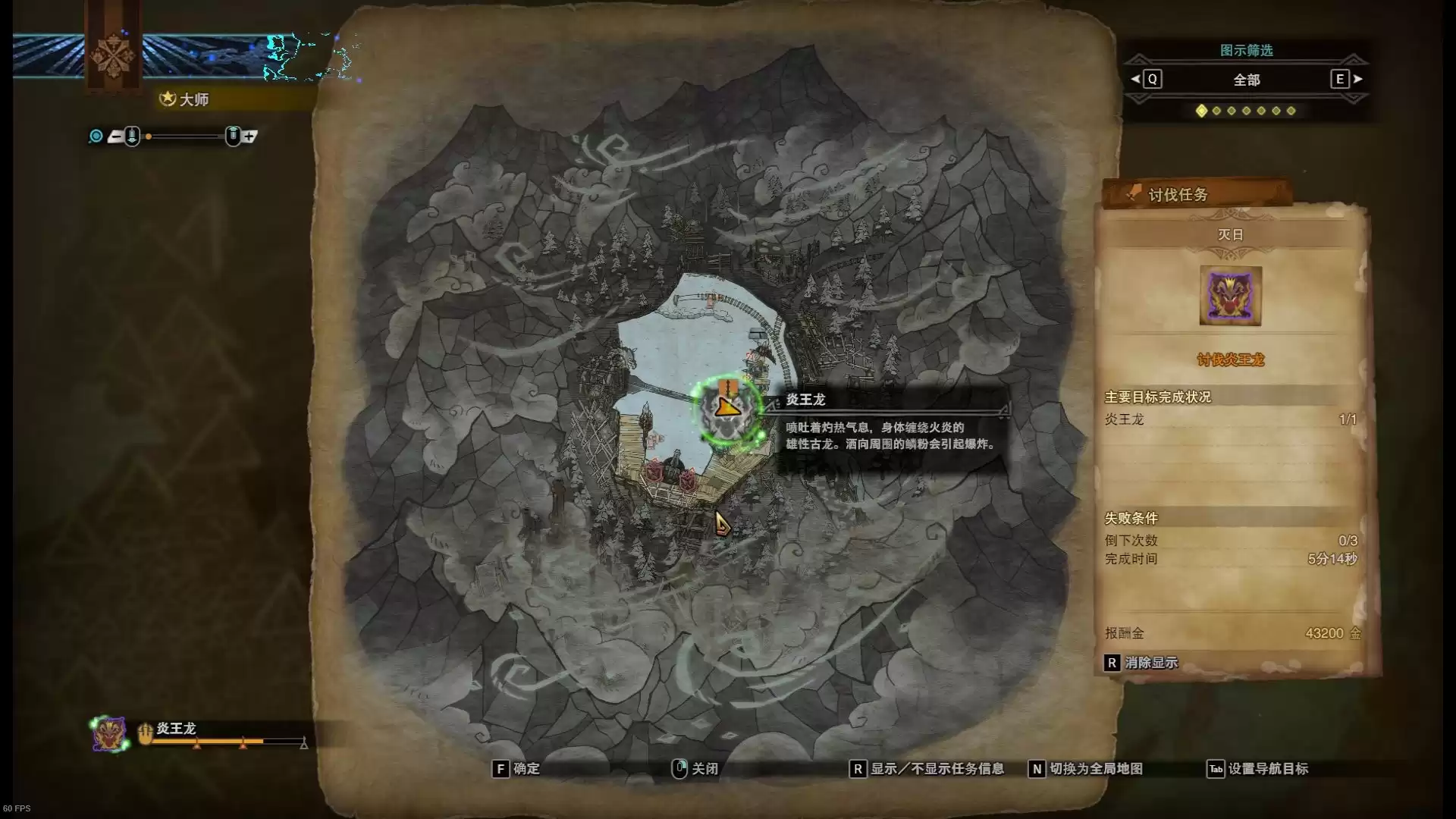The image size is (1456, 819).
Task: Choose the 炎王龙 entry in the monster list
Action: click(x=176, y=729)
